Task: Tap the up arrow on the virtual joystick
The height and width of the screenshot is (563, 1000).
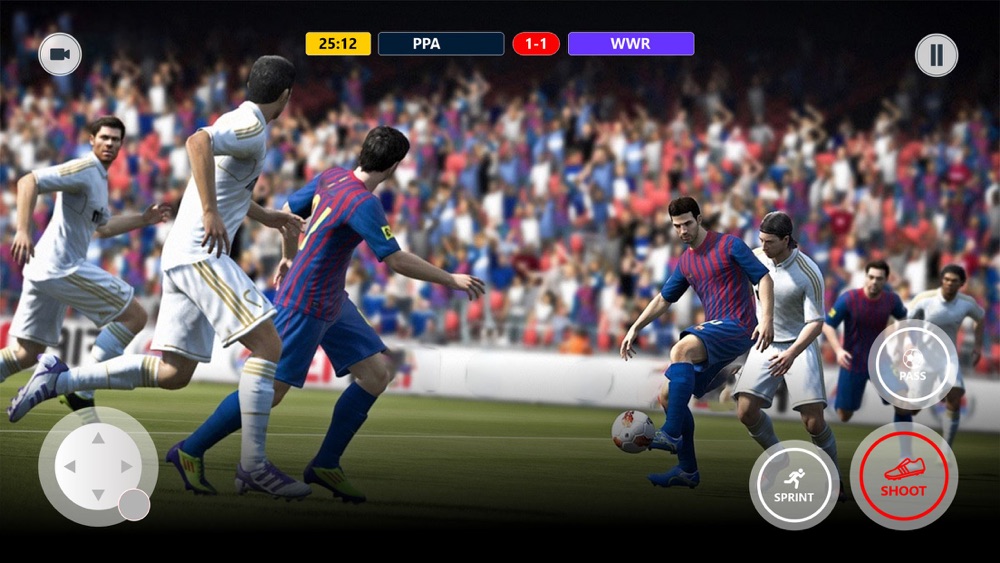Action: coord(98,438)
